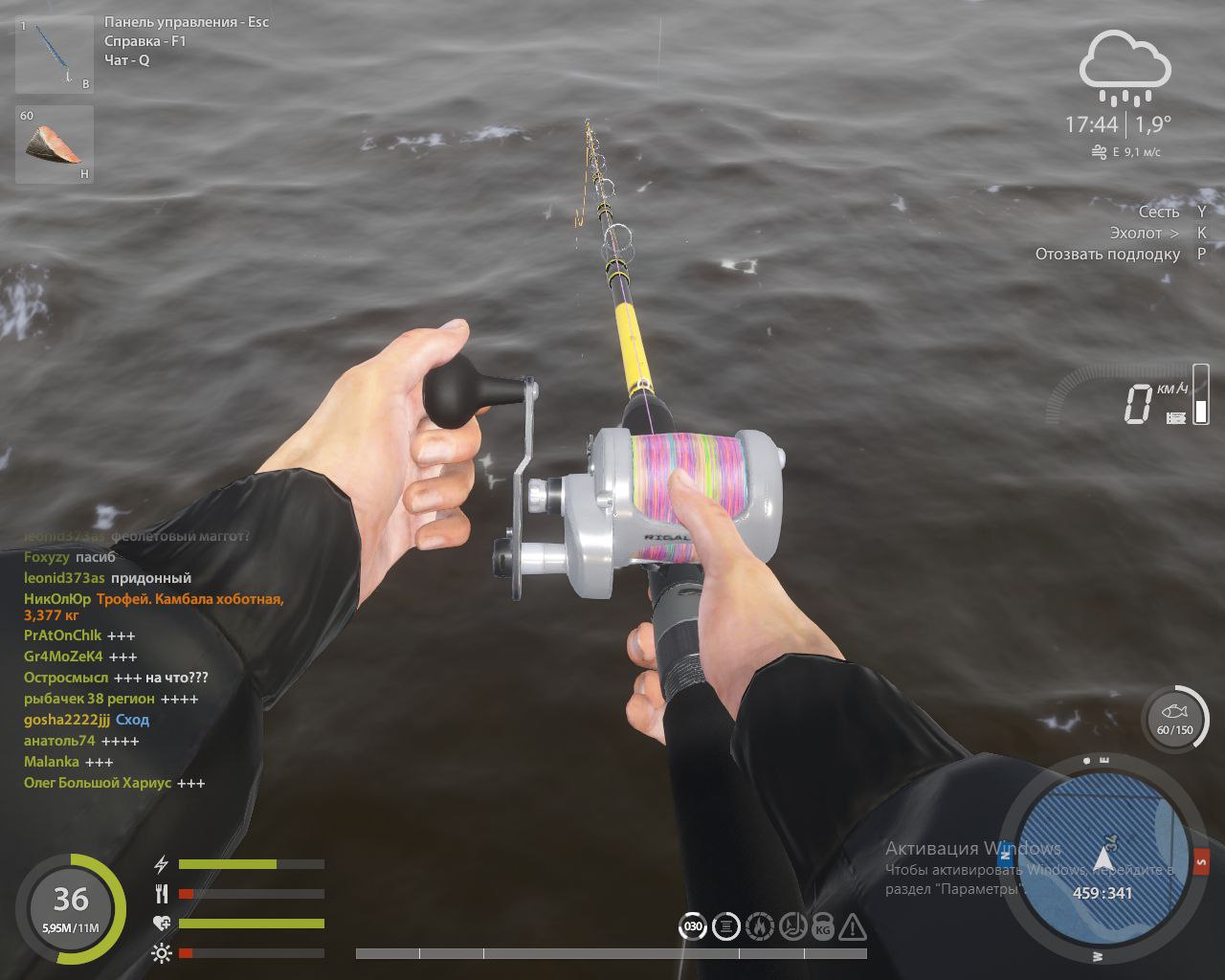Screen dimensions: 1225x980
Task: Click the 030 reel speed indicator
Action: [x=692, y=926]
